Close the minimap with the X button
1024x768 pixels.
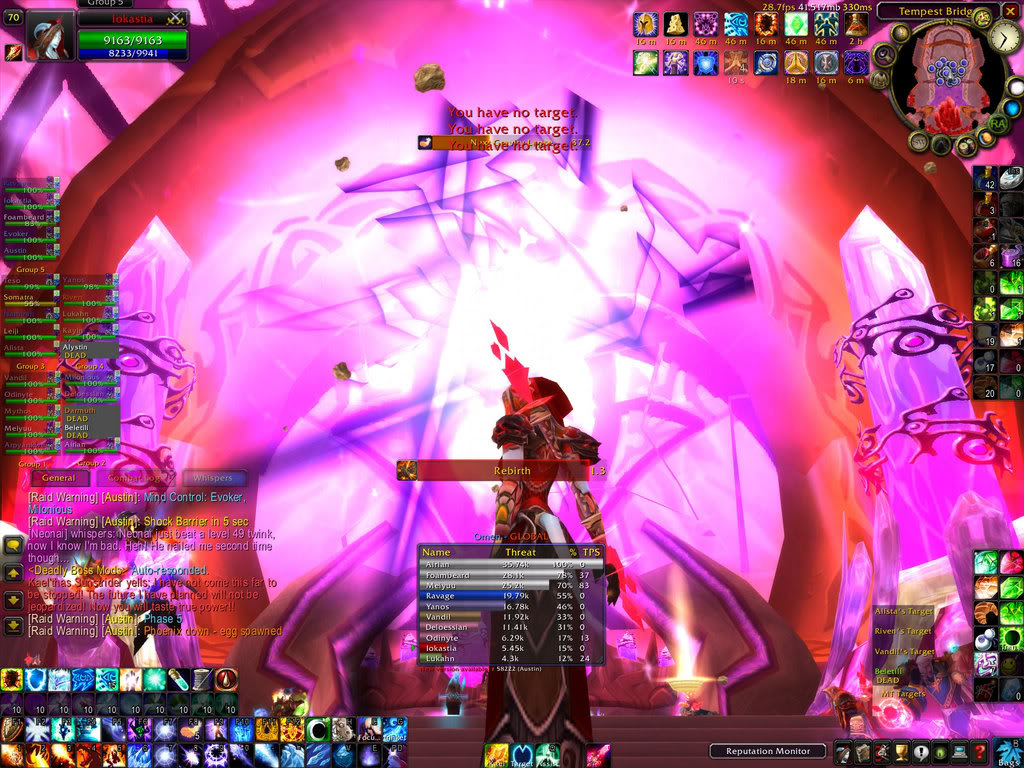[1012, 12]
